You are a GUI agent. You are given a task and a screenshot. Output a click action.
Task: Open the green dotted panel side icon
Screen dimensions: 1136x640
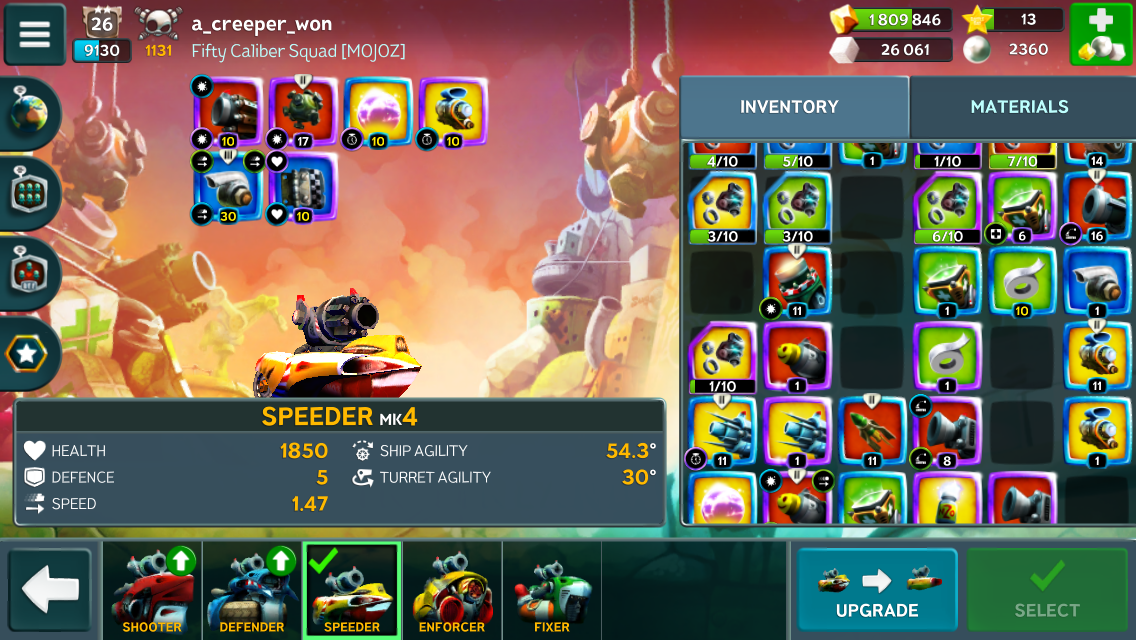tap(30, 194)
